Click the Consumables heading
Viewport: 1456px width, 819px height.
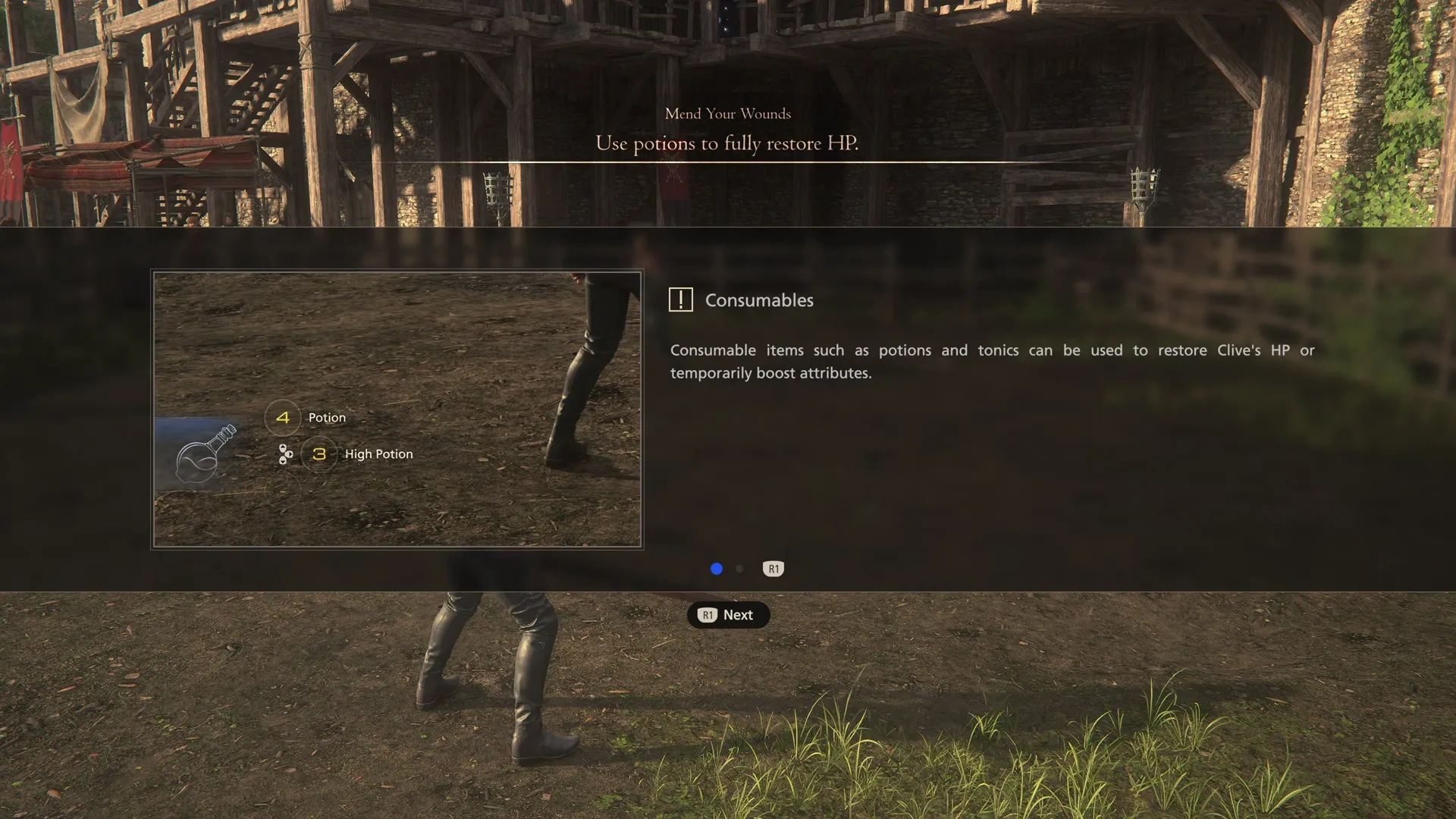(759, 300)
